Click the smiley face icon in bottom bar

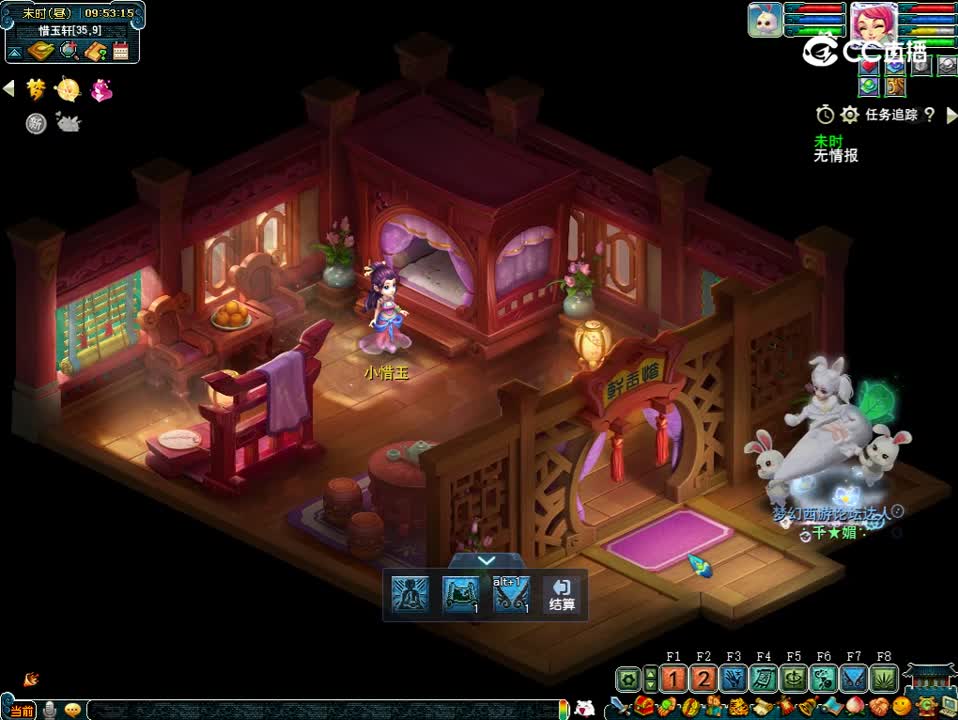[903, 709]
